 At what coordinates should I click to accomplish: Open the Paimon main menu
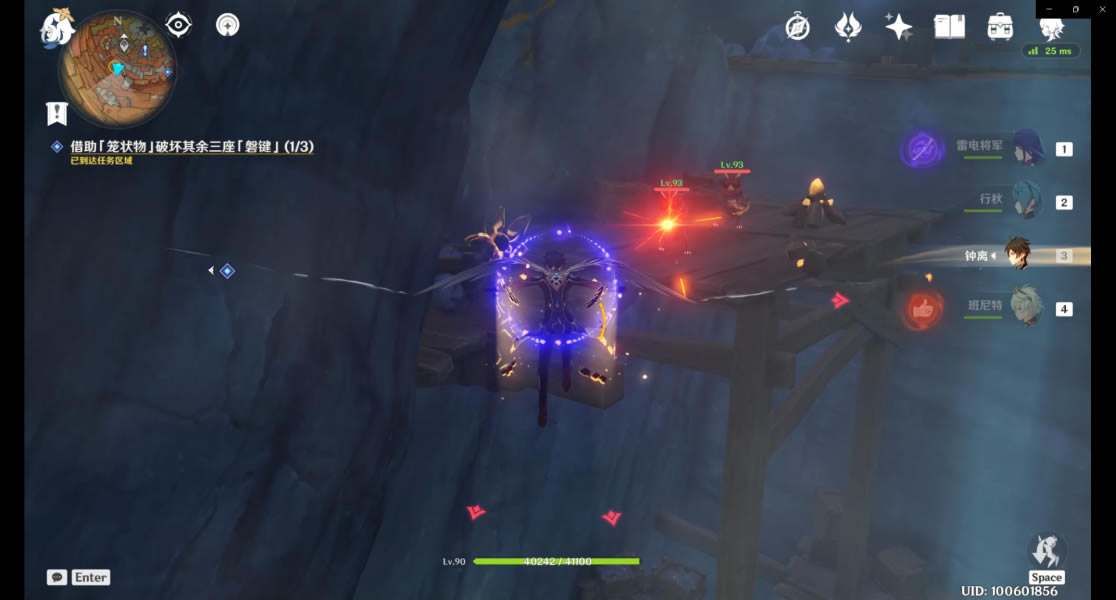[58, 27]
